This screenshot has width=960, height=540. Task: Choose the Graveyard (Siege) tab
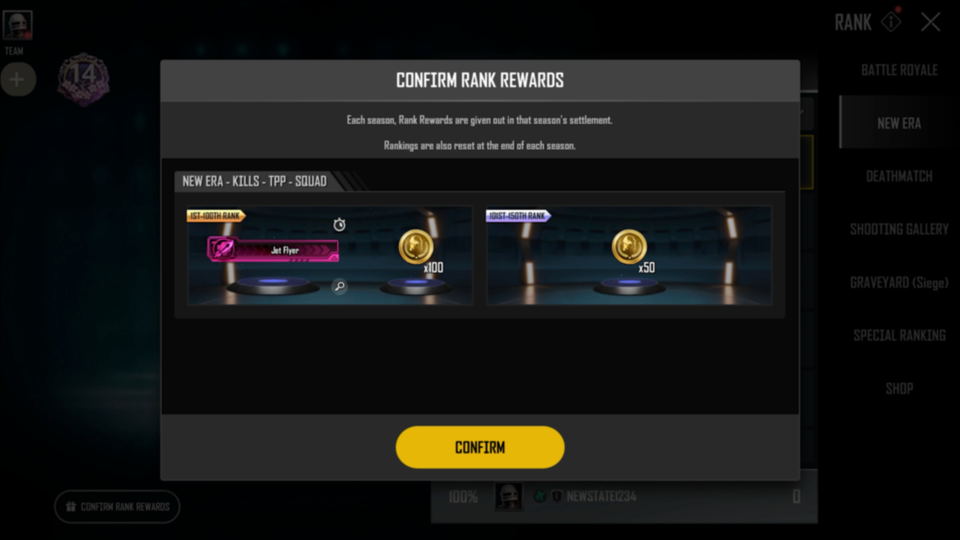[899, 282]
